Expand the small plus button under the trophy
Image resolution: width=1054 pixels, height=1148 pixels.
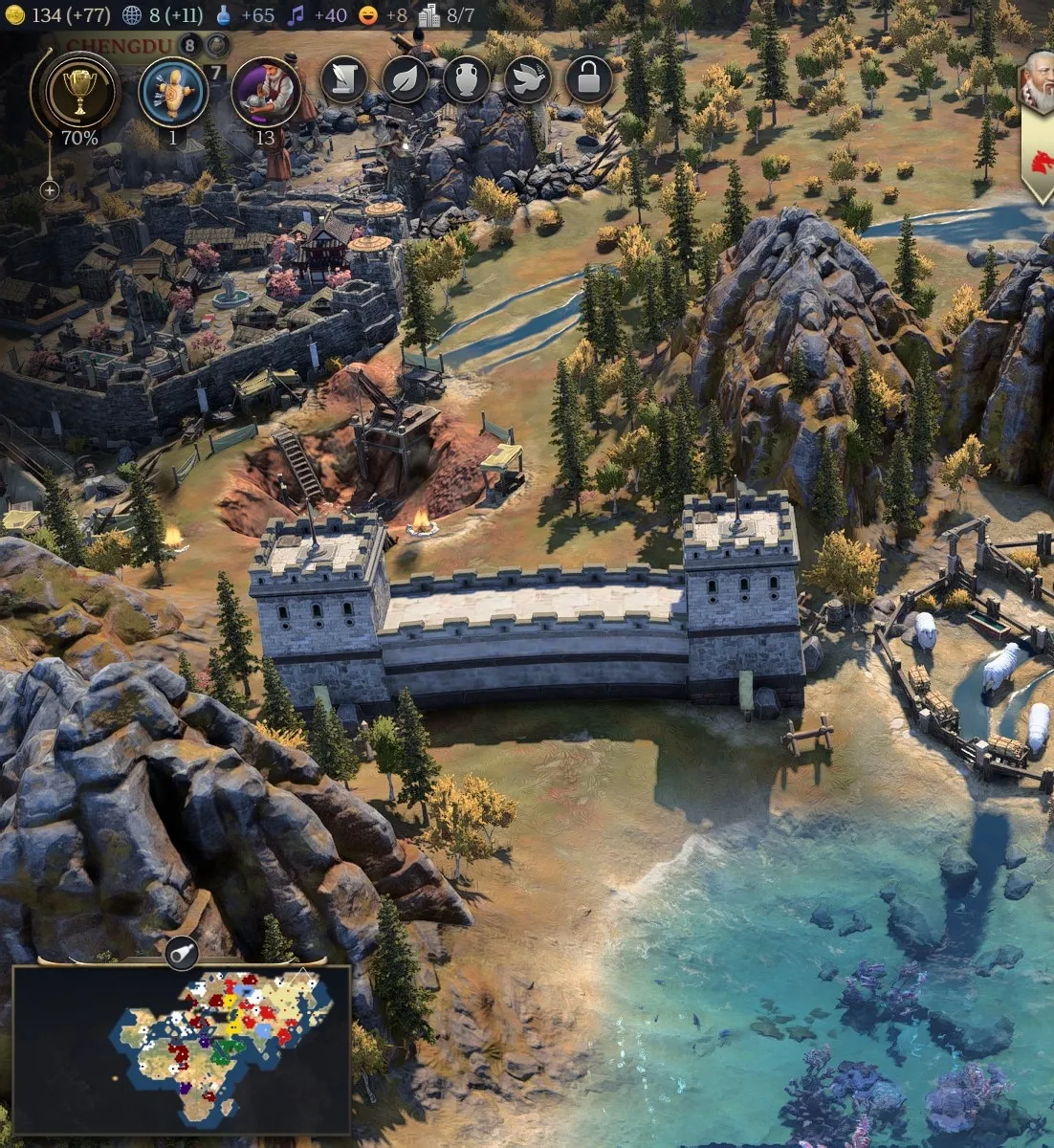50,190
